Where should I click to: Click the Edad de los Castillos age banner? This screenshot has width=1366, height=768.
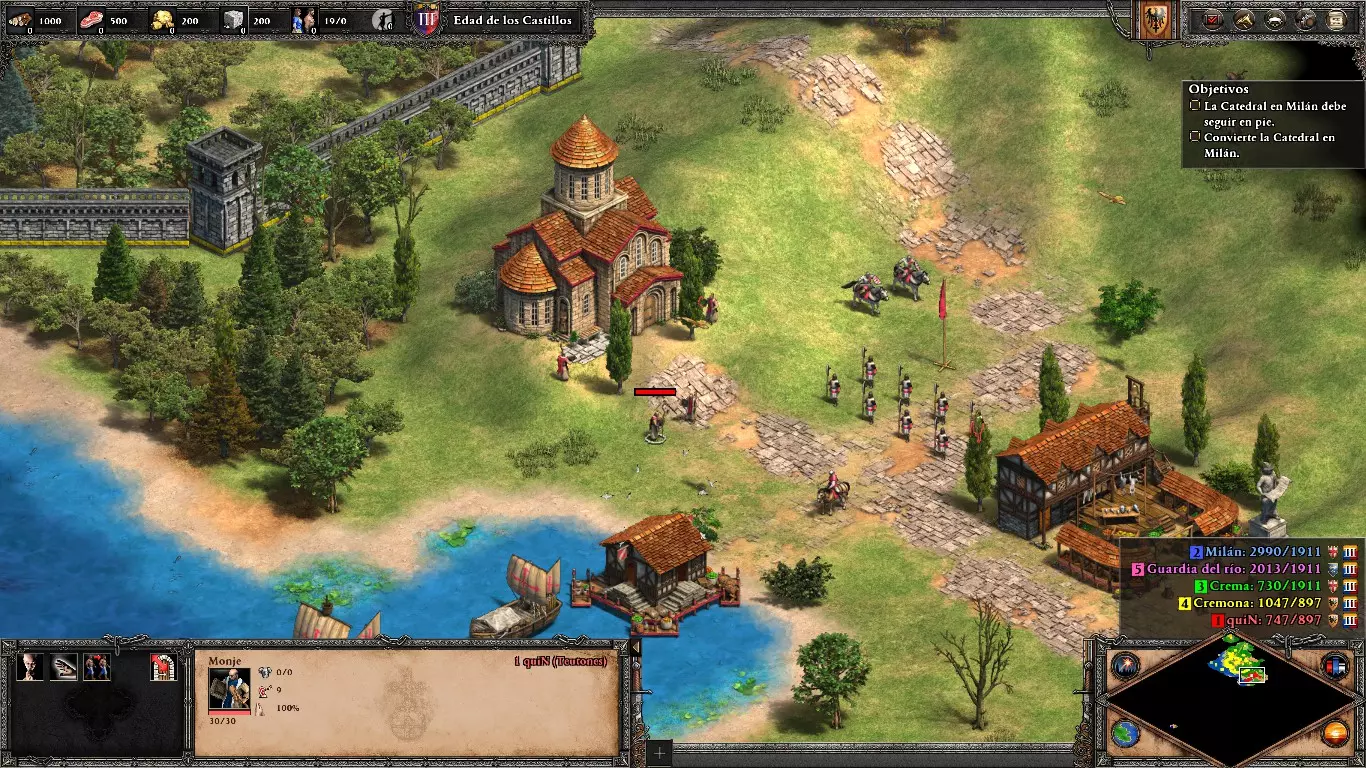click(512, 20)
